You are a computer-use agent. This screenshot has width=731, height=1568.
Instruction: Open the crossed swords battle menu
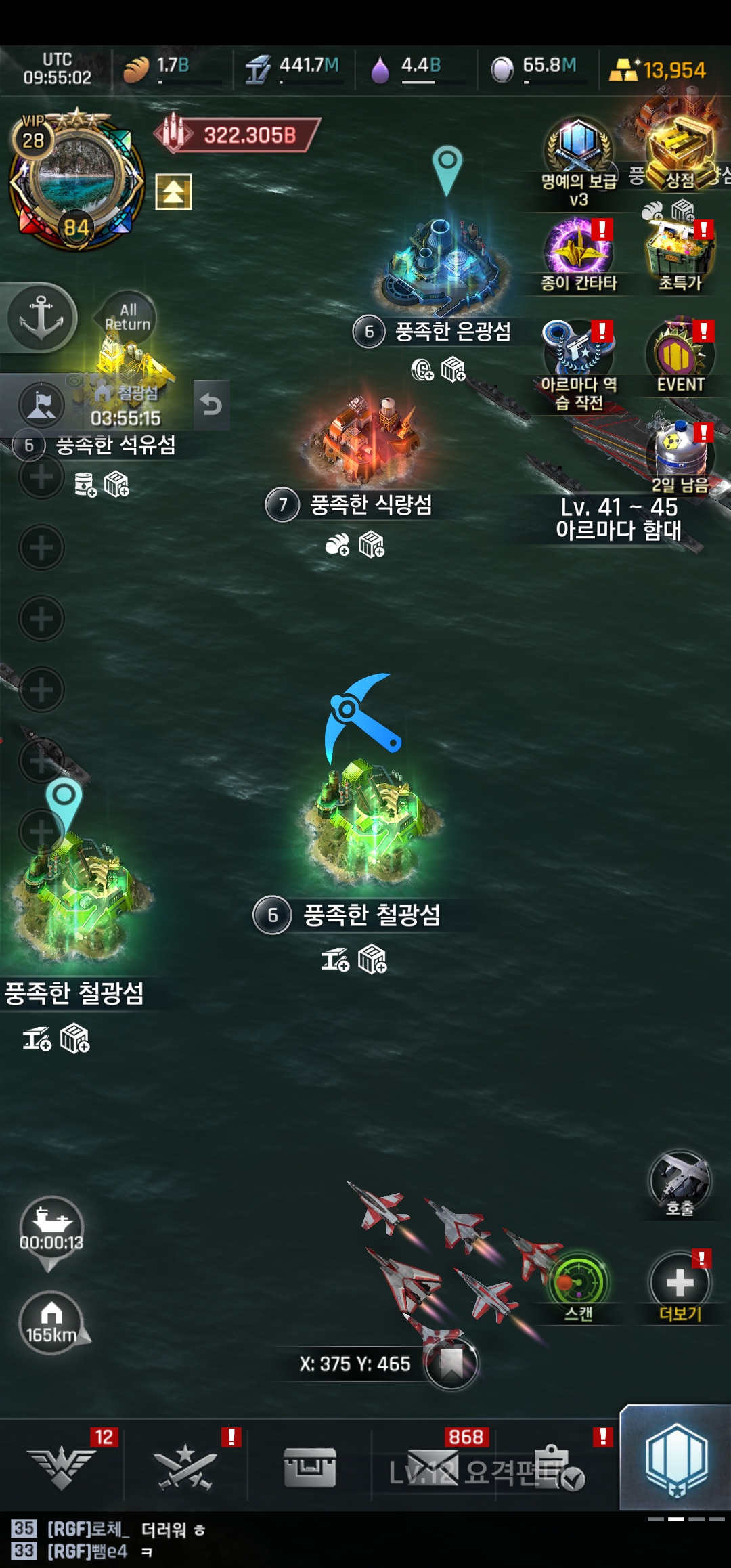pos(184,1466)
